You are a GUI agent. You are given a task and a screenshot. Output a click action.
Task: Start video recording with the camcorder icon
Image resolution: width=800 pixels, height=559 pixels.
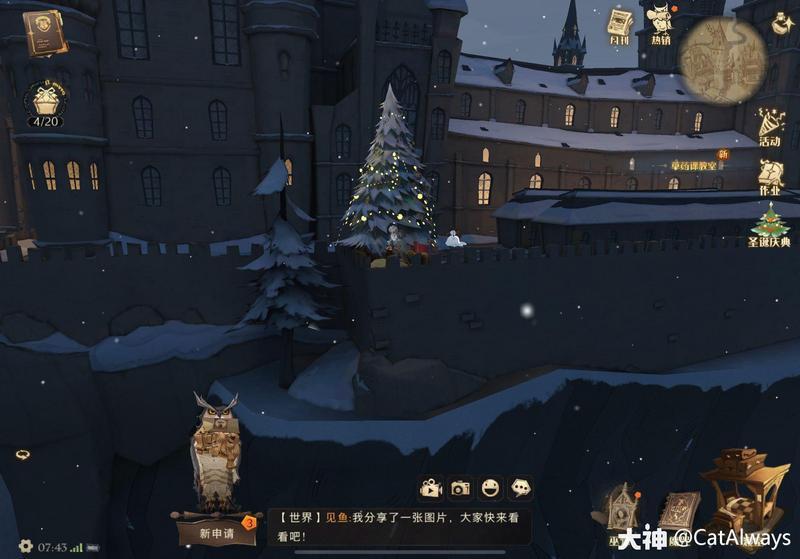431,488
